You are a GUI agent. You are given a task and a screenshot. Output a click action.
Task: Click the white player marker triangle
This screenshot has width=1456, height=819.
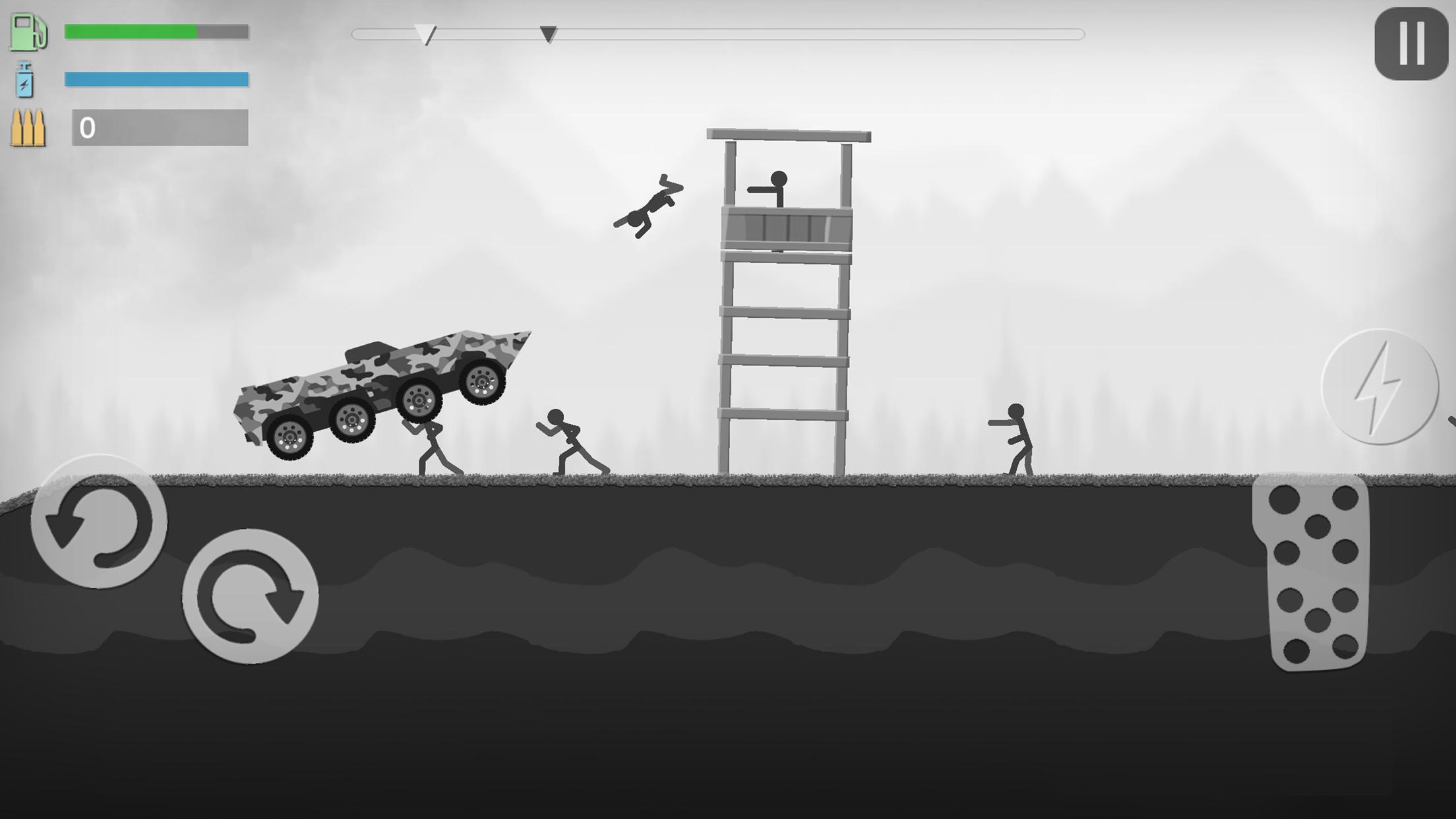(x=426, y=33)
